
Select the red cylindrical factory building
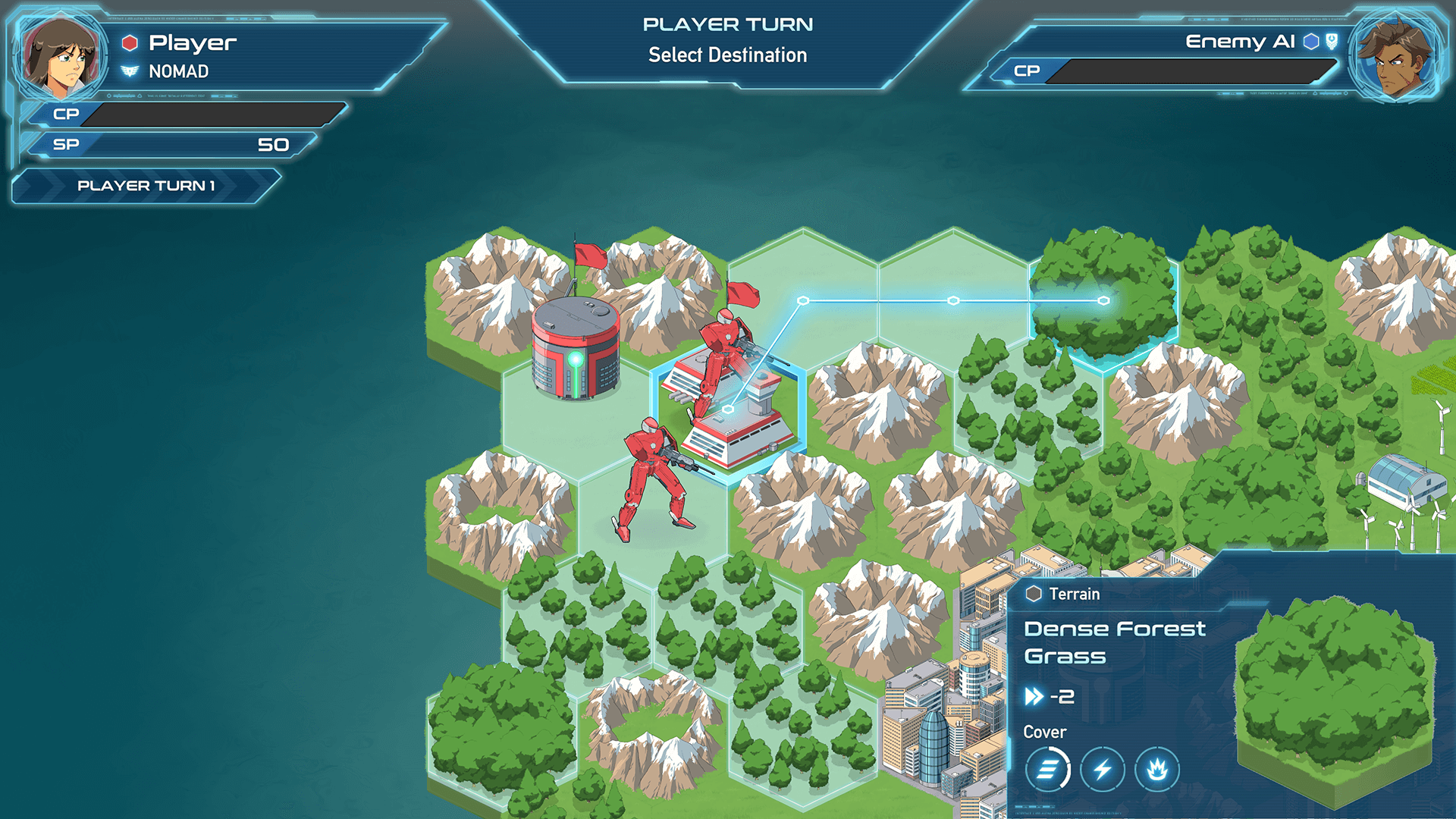[575, 349]
